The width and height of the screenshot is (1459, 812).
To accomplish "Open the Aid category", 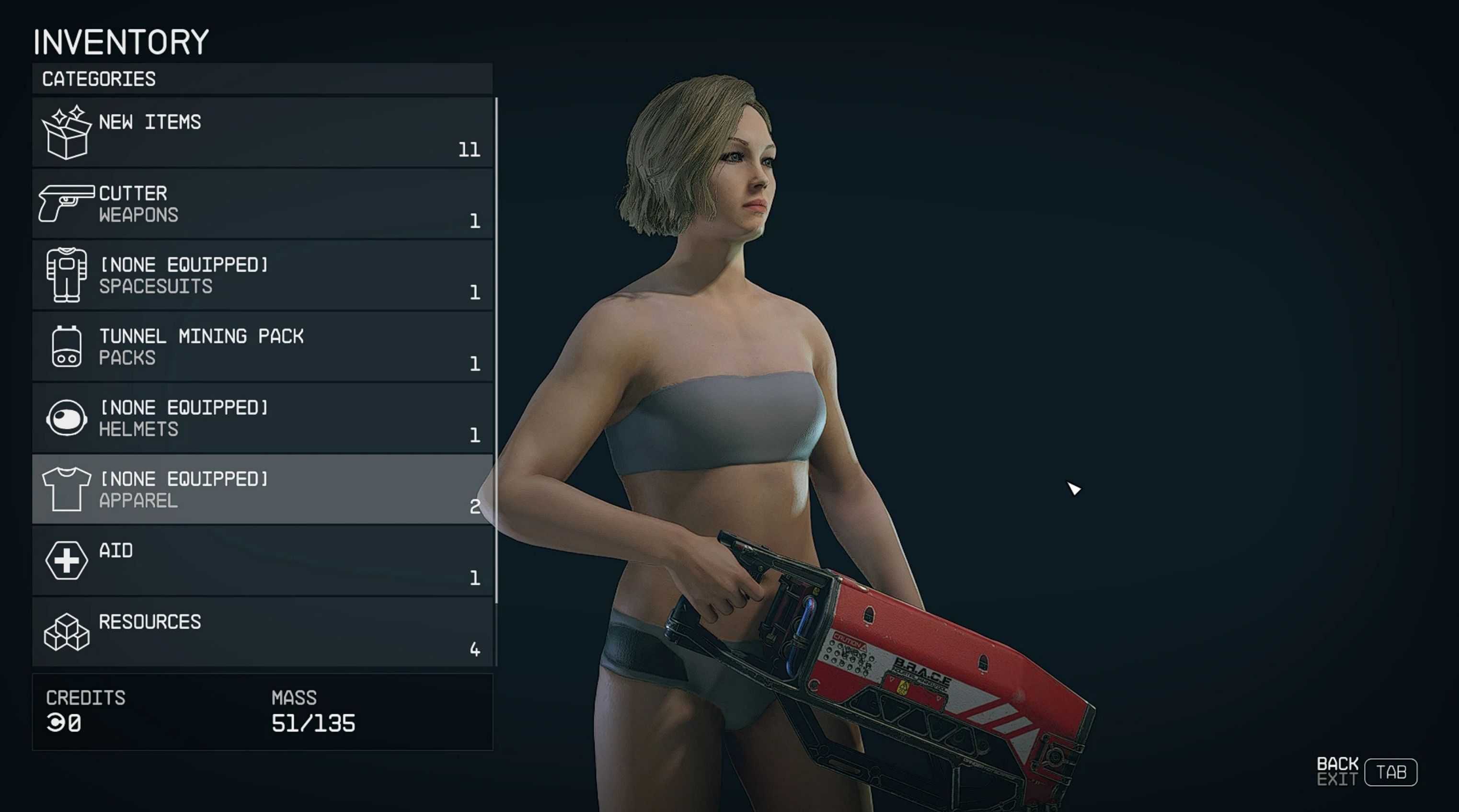I will coord(262,560).
